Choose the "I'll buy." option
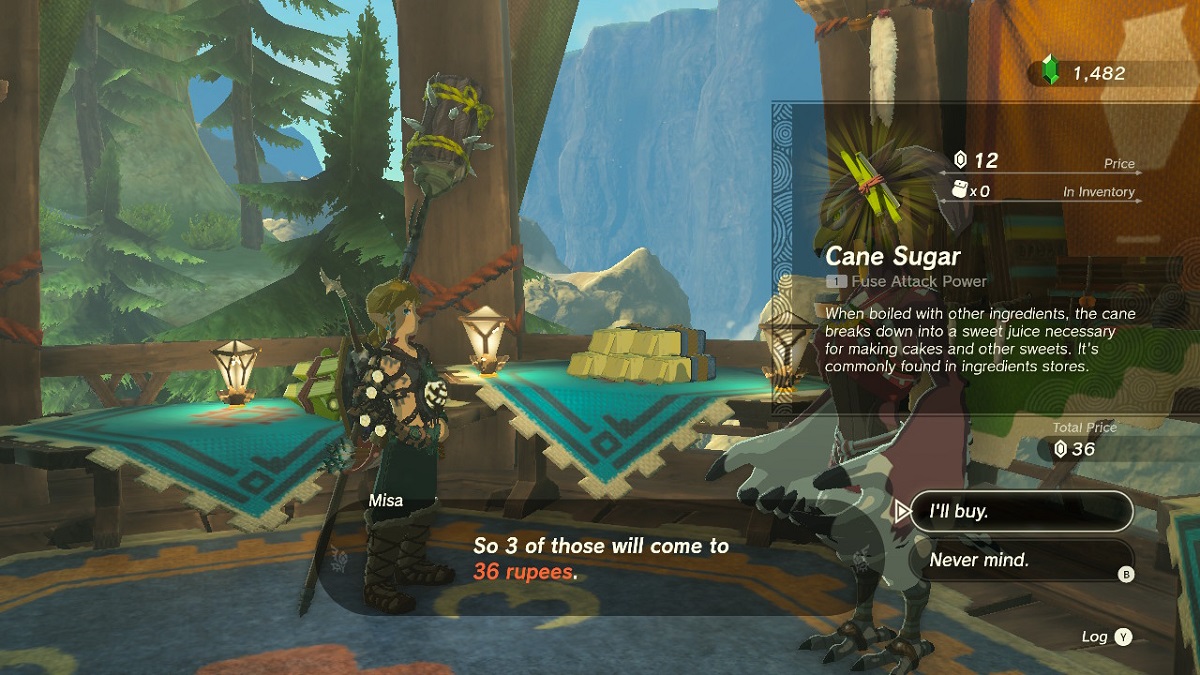The height and width of the screenshot is (675, 1200). (x=1020, y=511)
